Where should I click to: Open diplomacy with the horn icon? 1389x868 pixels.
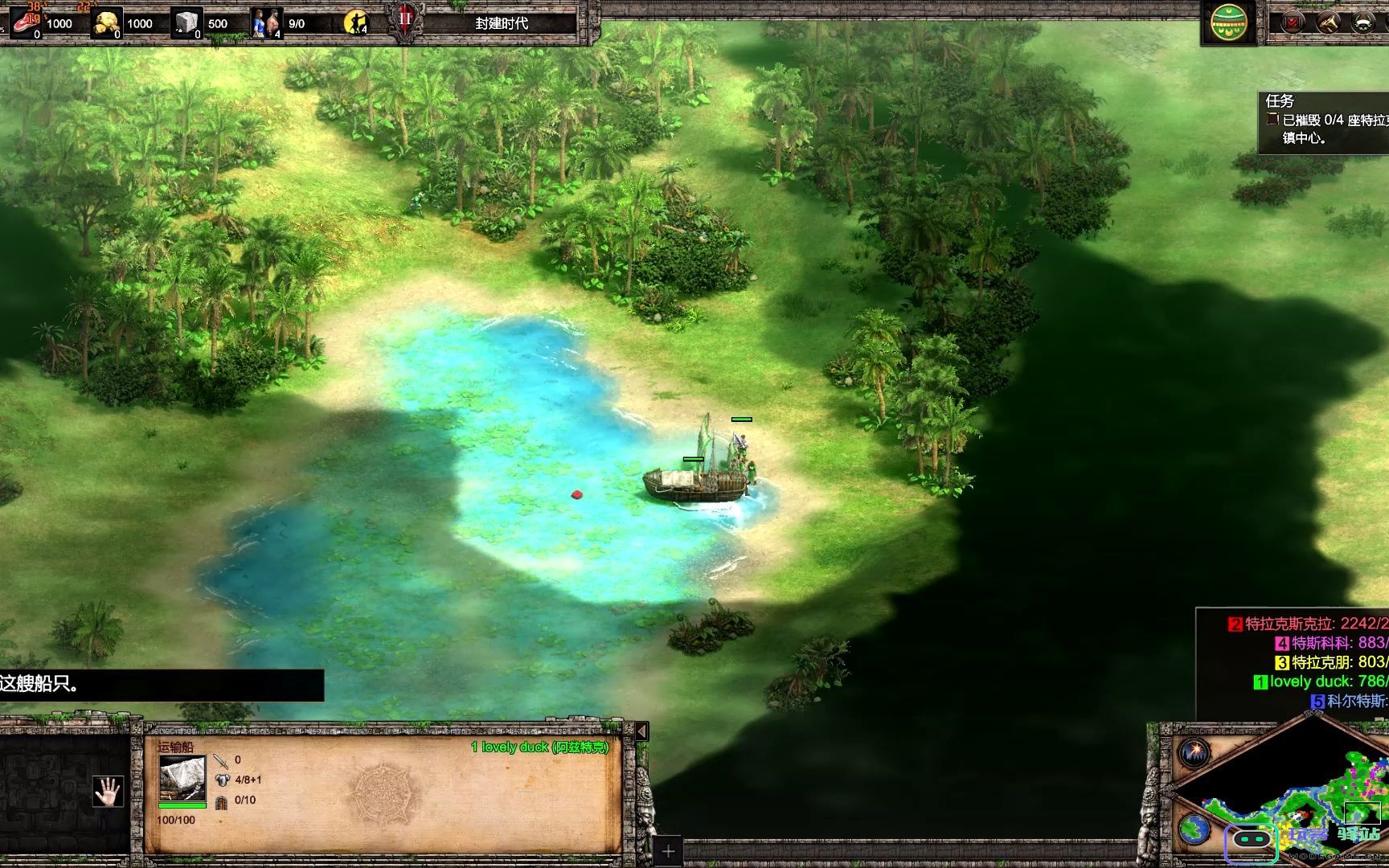pyautogui.click(x=1328, y=23)
